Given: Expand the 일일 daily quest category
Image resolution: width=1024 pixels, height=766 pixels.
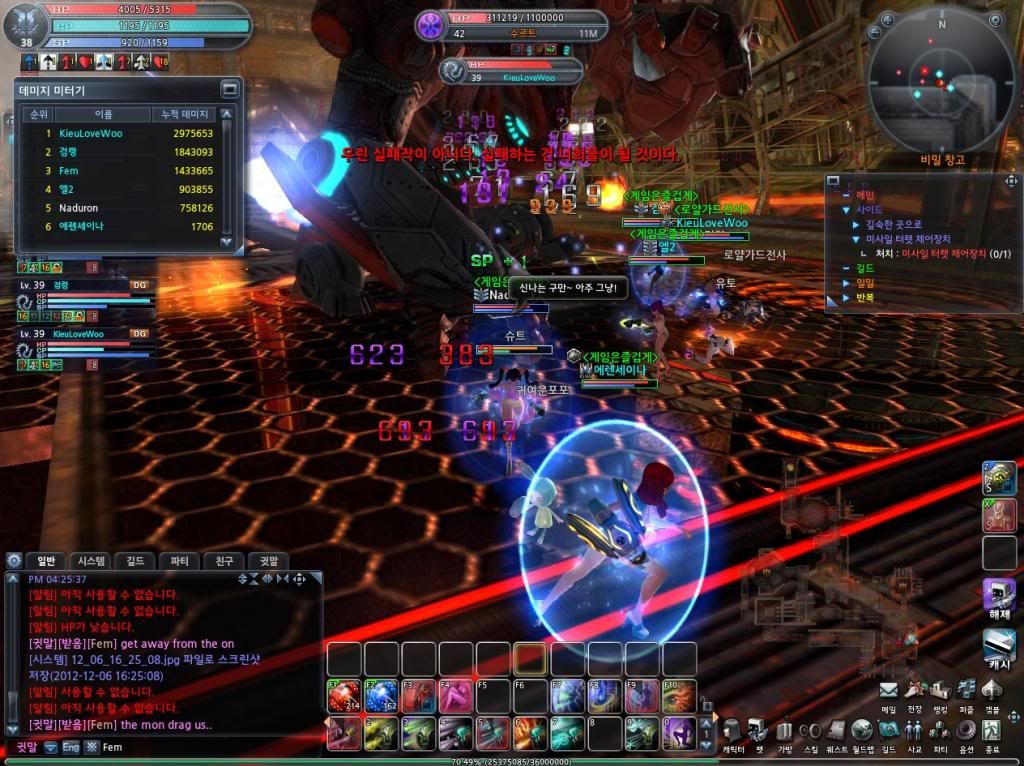Looking at the screenshot, I should [x=843, y=283].
